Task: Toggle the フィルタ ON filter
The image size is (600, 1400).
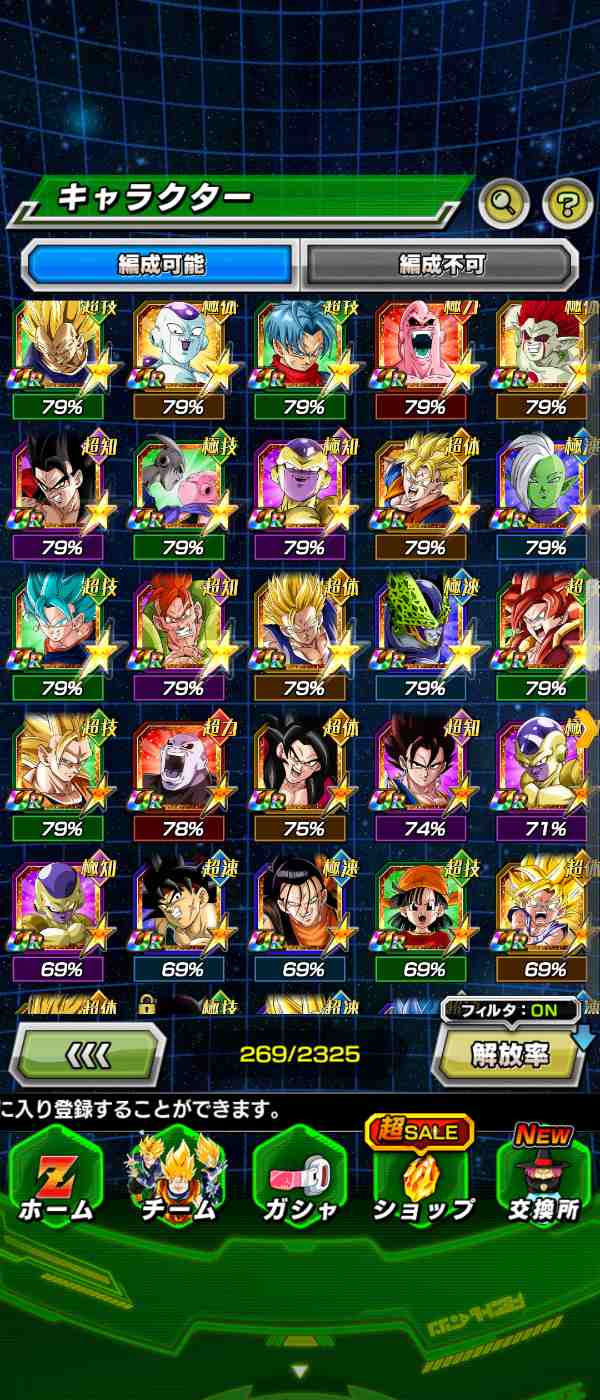Action: 510,1010
